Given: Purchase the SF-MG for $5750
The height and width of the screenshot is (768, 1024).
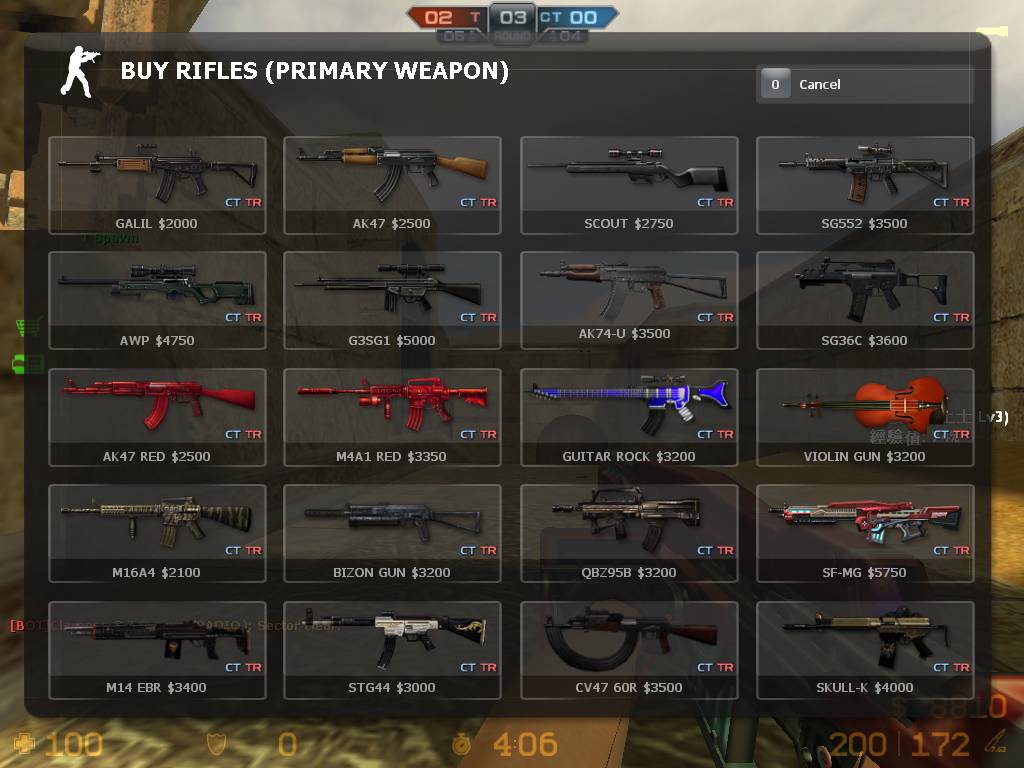Looking at the screenshot, I should [x=865, y=533].
